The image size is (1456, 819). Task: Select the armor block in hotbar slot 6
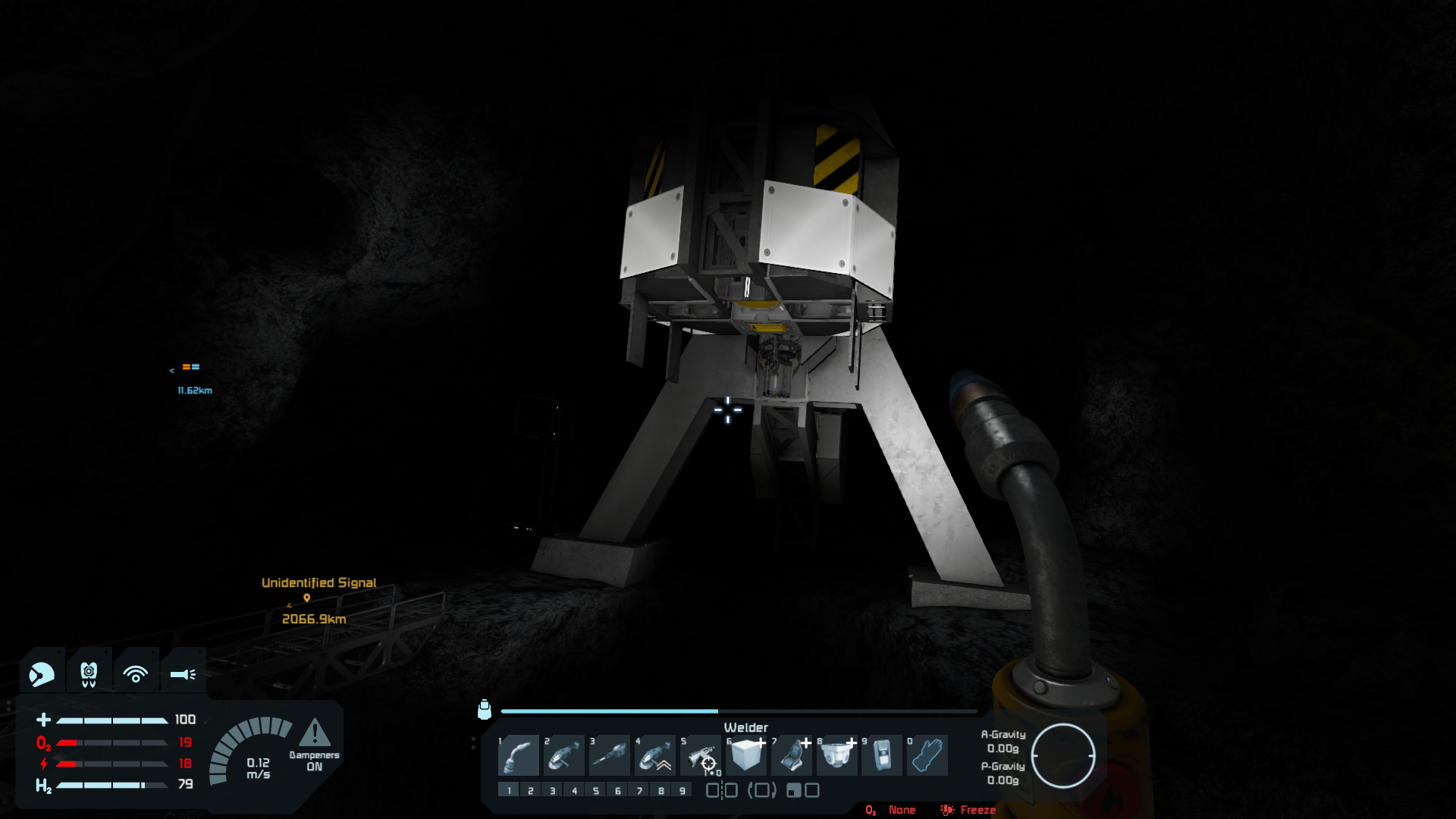[x=746, y=755]
